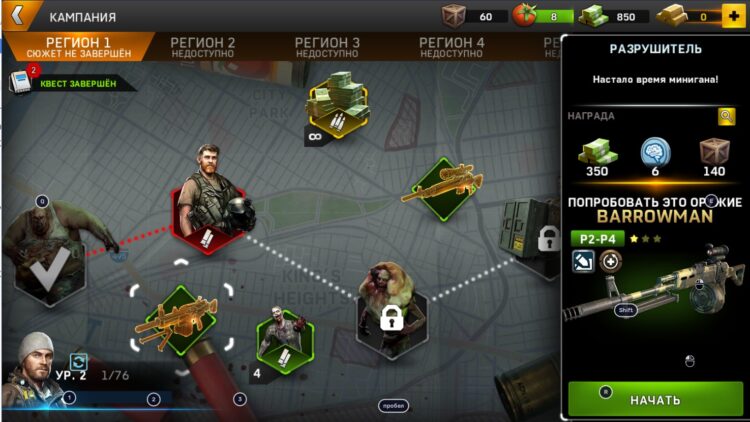Start the mission with НАЧАТЬ
Screen dimensions: 750x422
click(655, 399)
